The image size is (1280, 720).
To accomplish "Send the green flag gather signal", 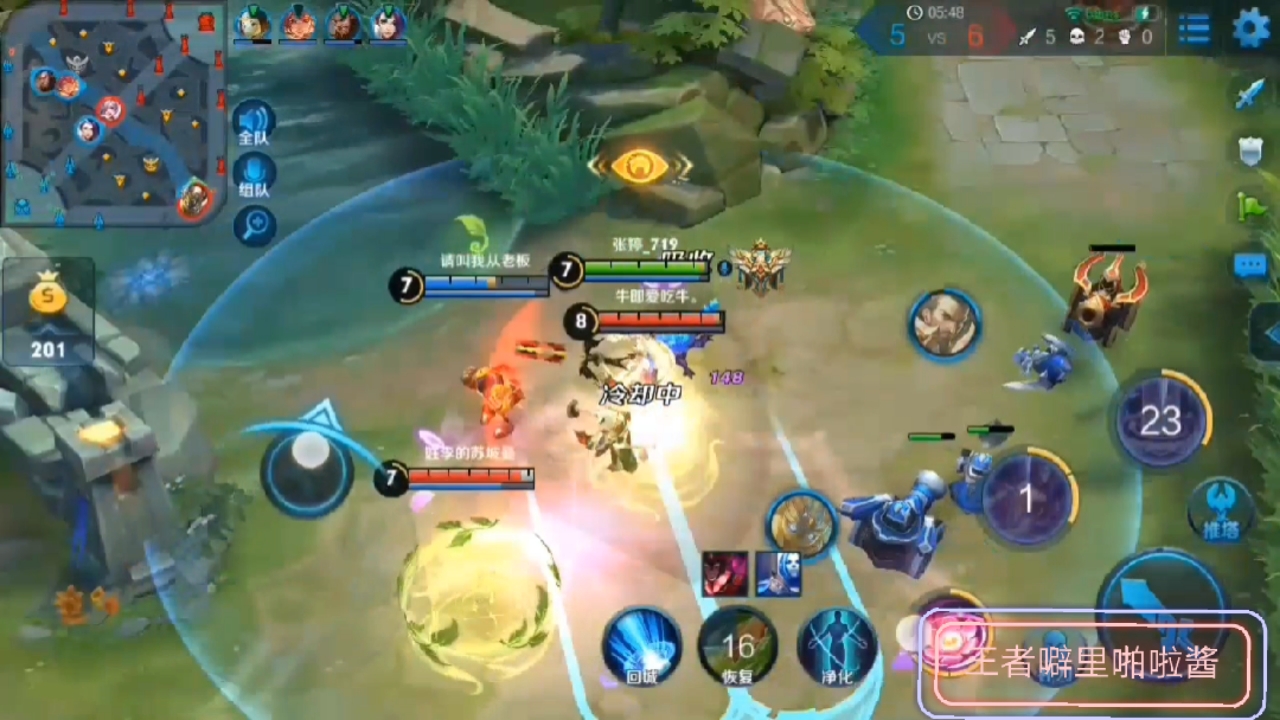I will (x=1251, y=207).
